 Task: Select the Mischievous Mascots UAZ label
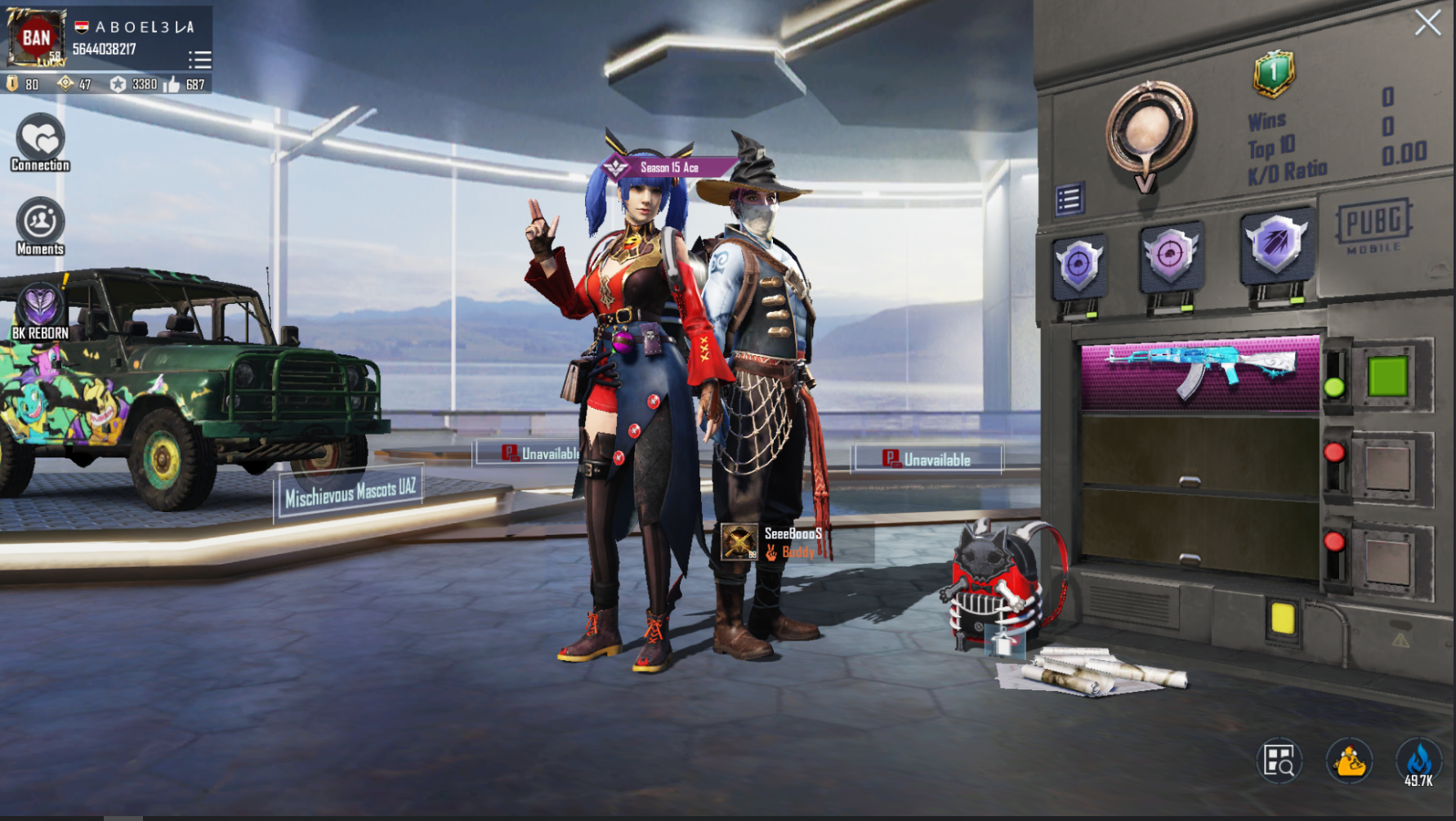tap(353, 489)
